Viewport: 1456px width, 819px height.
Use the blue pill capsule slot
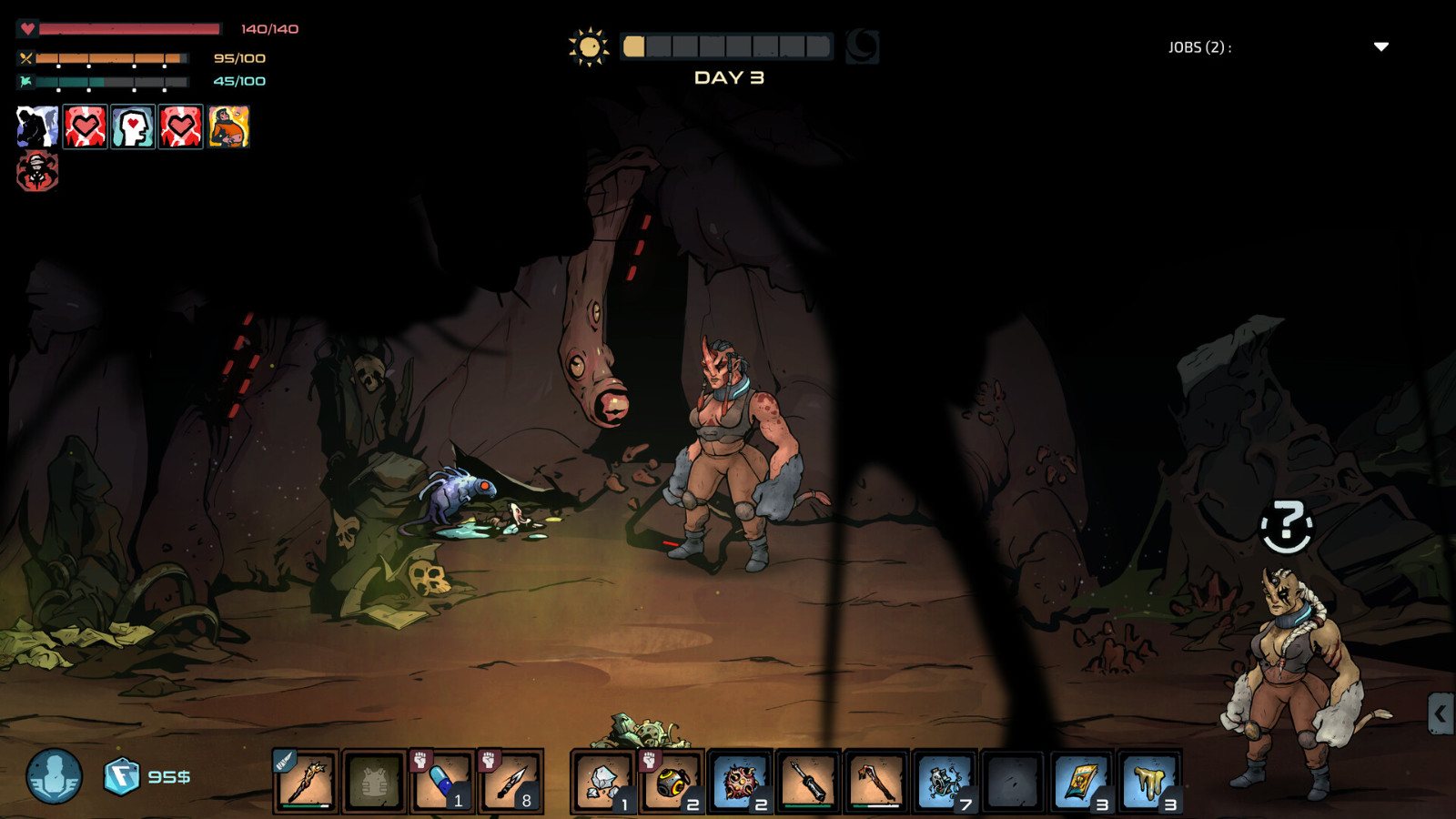click(x=442, y=781)
